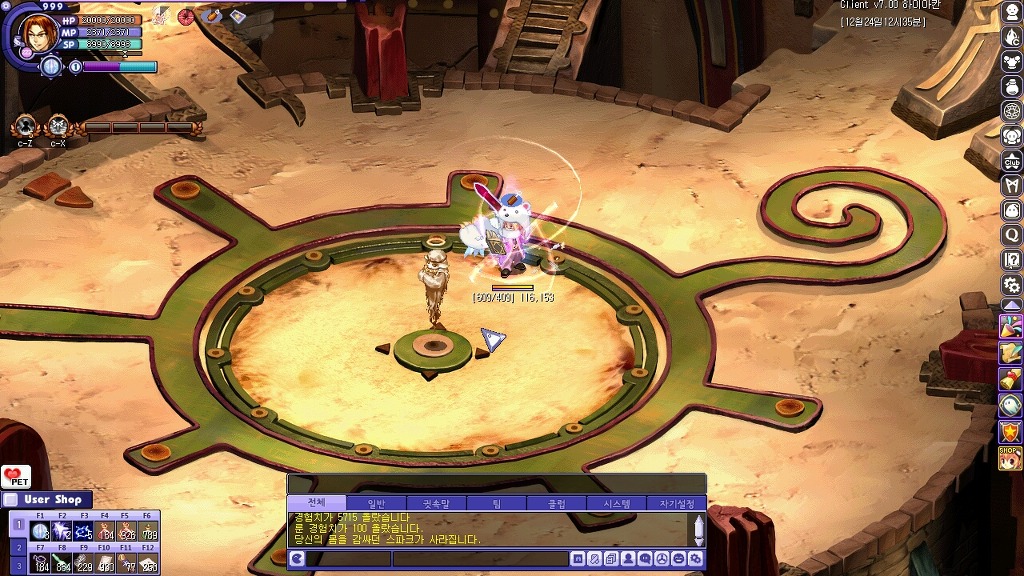Open the gear settings icon in sidebar
Viewport: 1024px width, 576px height.
pos(1011,284)
